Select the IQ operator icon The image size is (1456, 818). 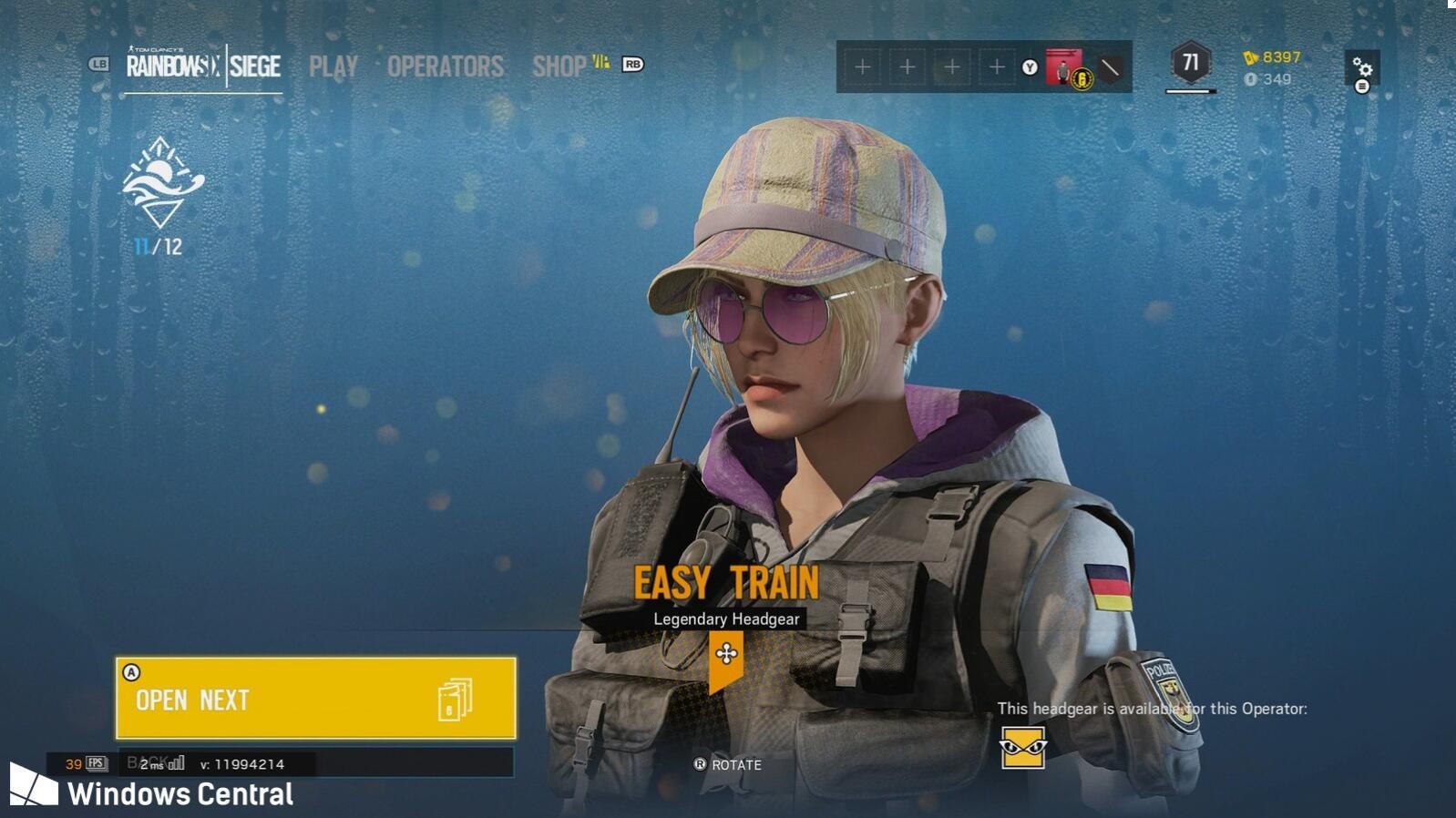coord(1022,748)
